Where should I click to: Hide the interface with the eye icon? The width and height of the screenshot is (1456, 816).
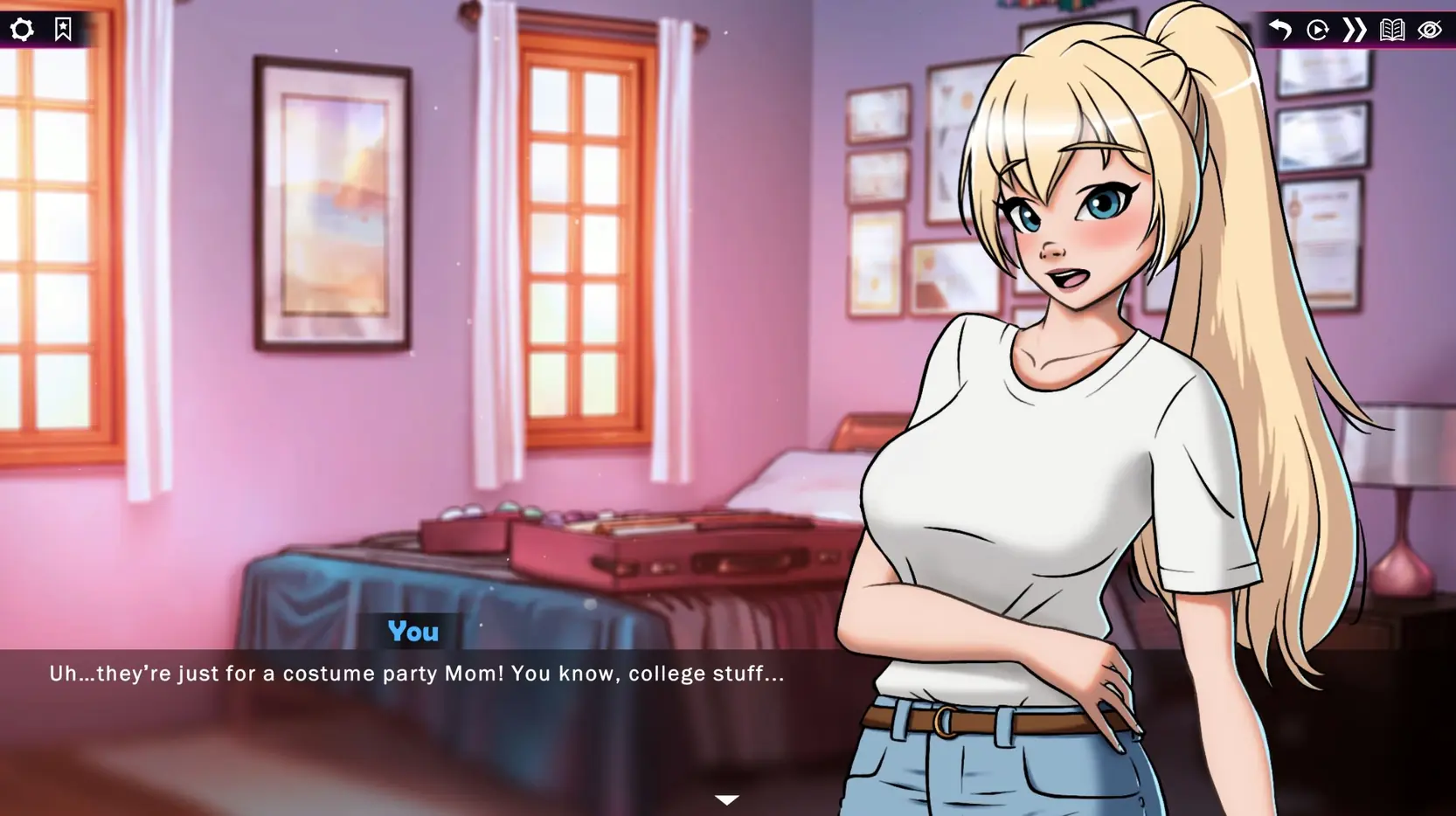[x=1430, y=30]
